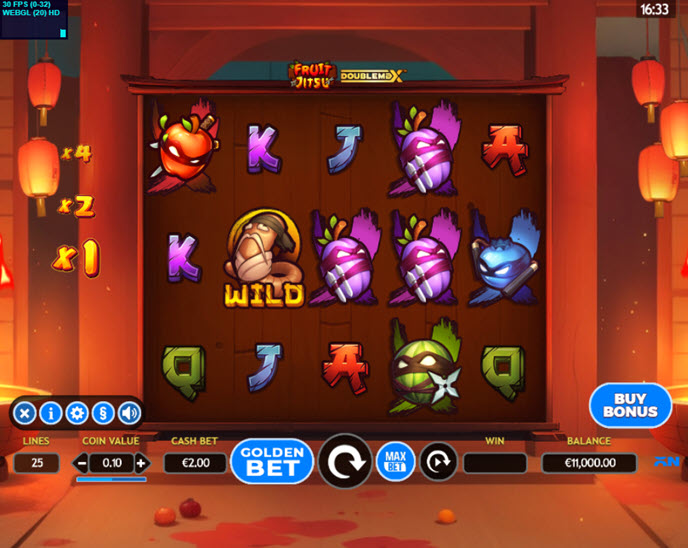This screenshot has width=688, height=548.
Task: Set the Max Bet
Action: pyautogui.click(x=395, y=461)
